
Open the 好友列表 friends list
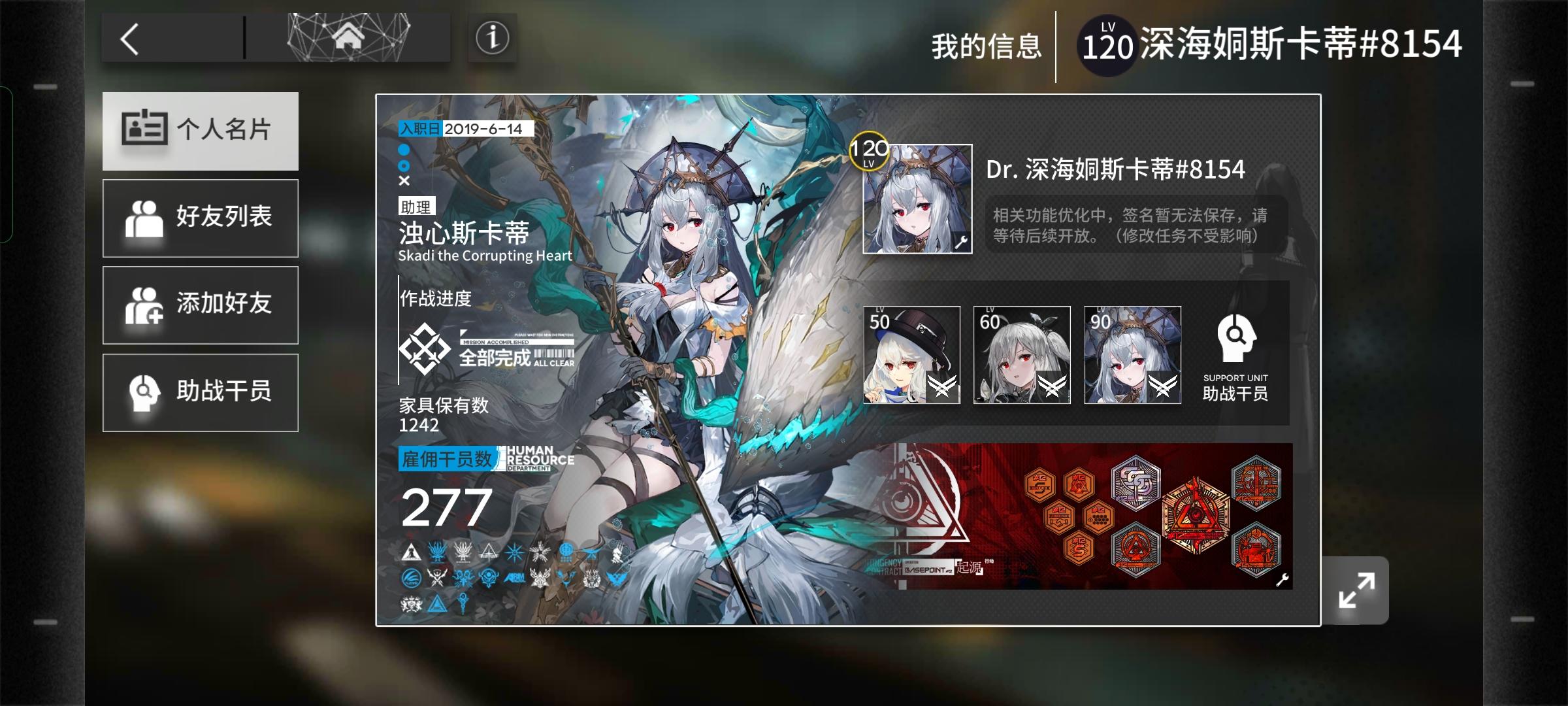point(199,218)
